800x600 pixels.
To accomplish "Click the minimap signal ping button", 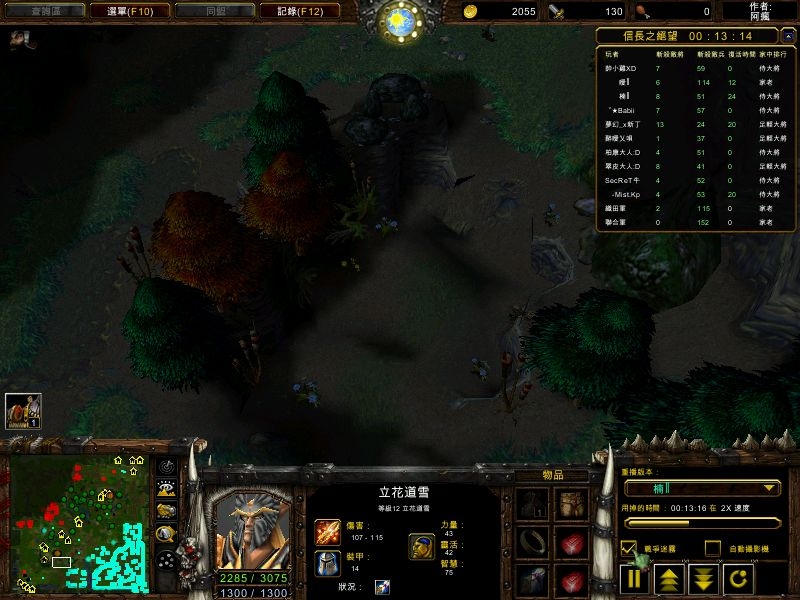I will pyautogui.click(x=167, y=466).
